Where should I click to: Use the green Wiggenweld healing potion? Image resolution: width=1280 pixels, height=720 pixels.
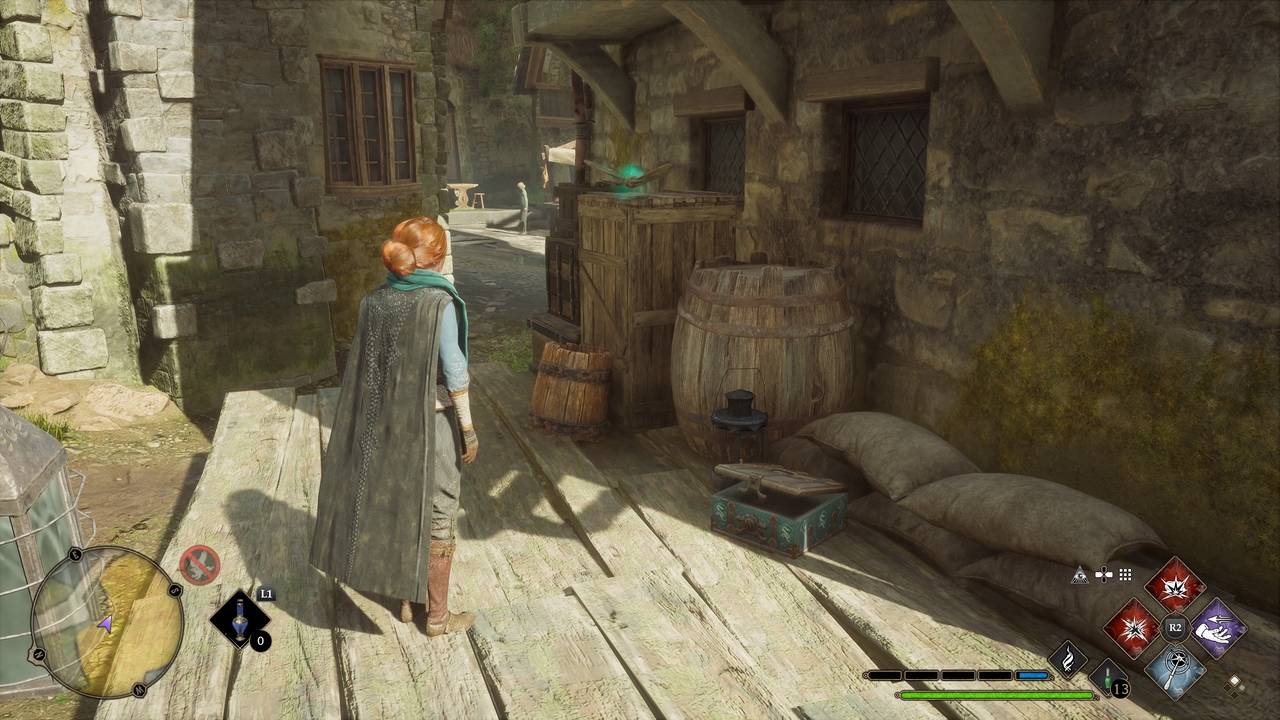[x=1109, y=678]
